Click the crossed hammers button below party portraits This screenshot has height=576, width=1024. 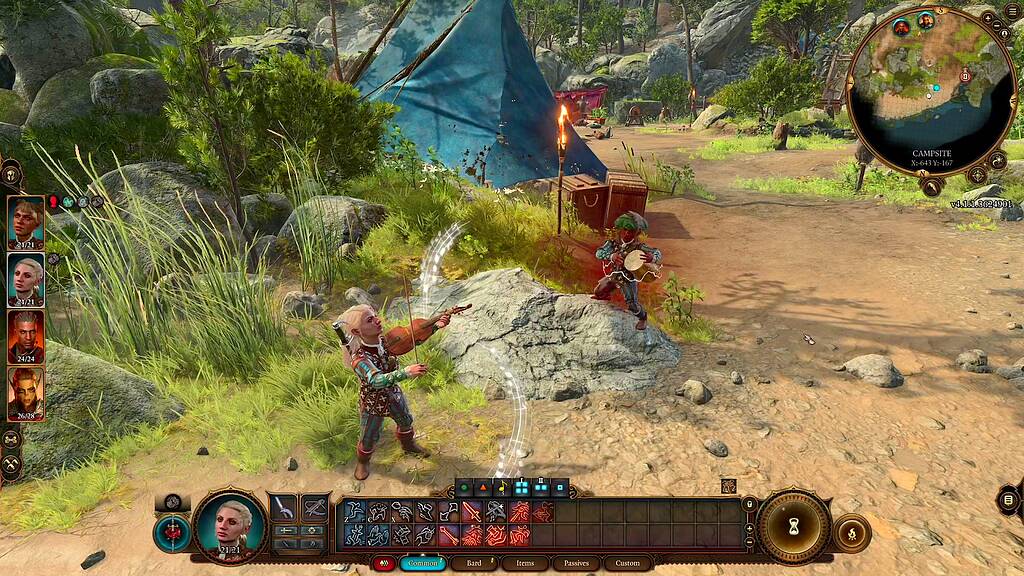click(x=11, y=465)
